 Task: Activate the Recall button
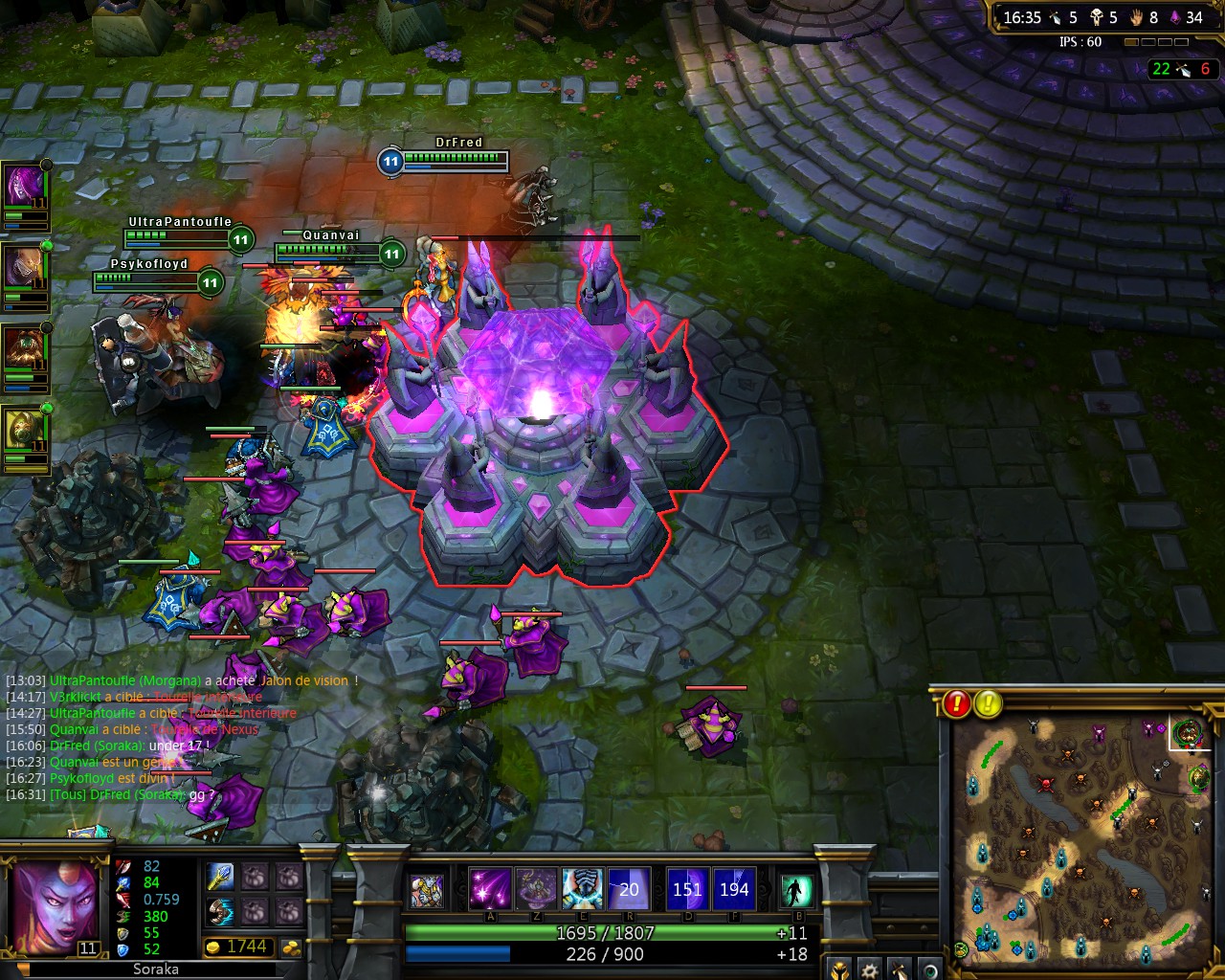click(796, 890)
